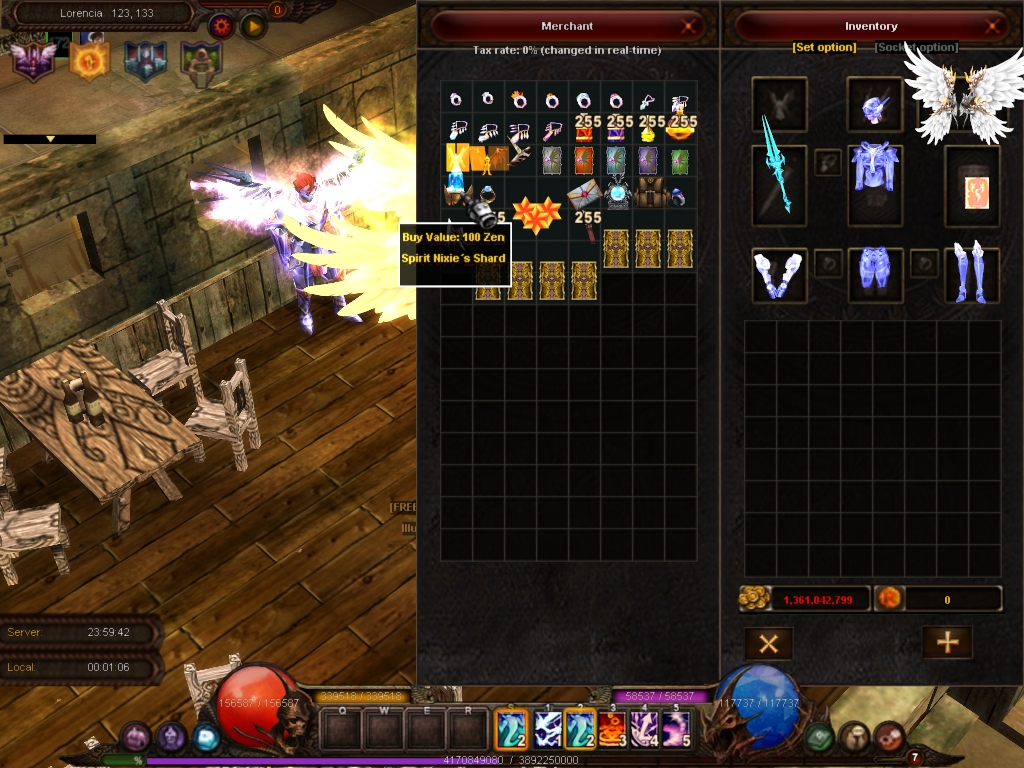Select the equipped blue boots slot
Image resolution: width=1024 pixels, height=768 pixels.
click(x=972, y=274)
